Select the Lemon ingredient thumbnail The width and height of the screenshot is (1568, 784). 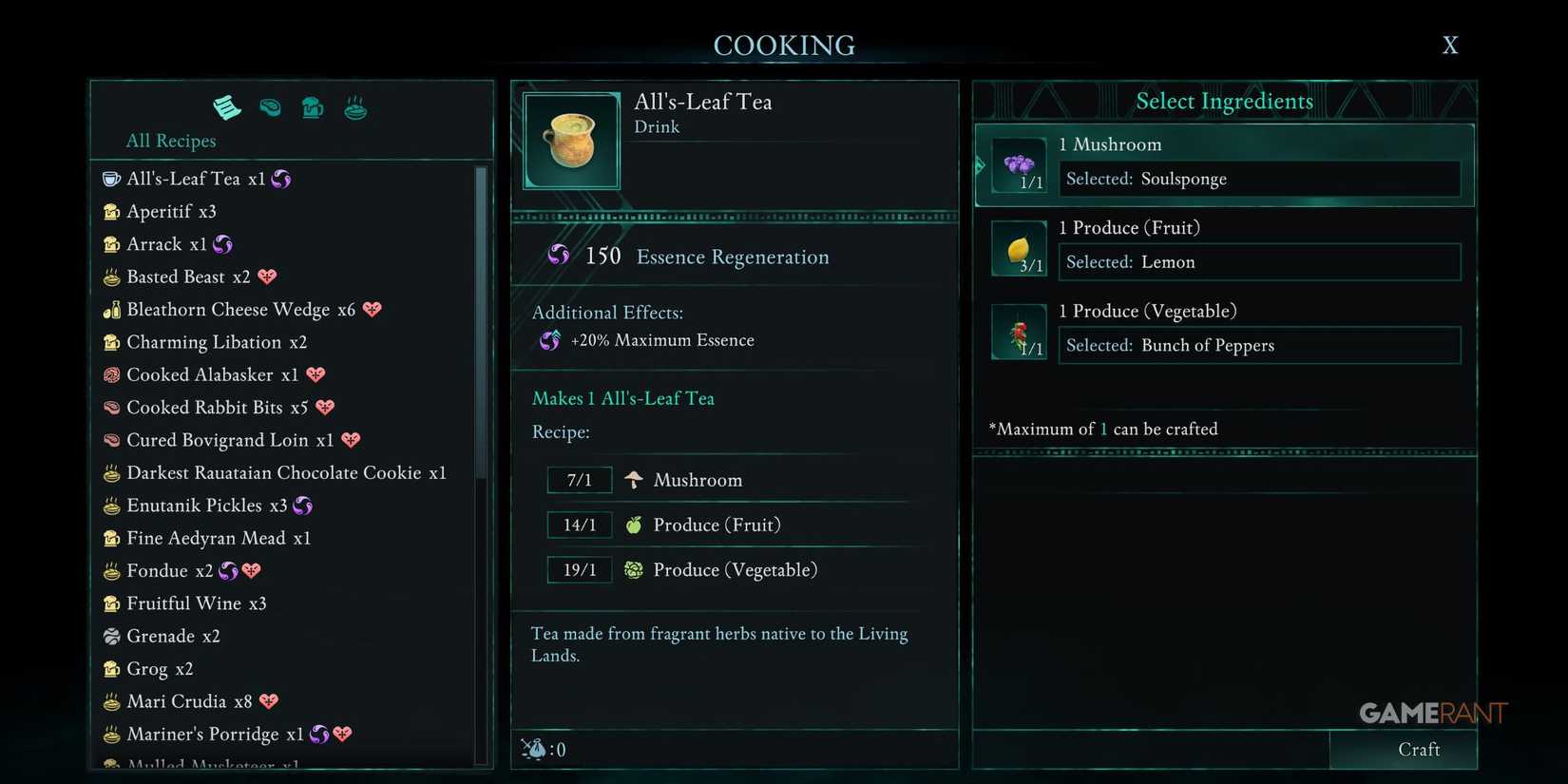(1019, 246)
